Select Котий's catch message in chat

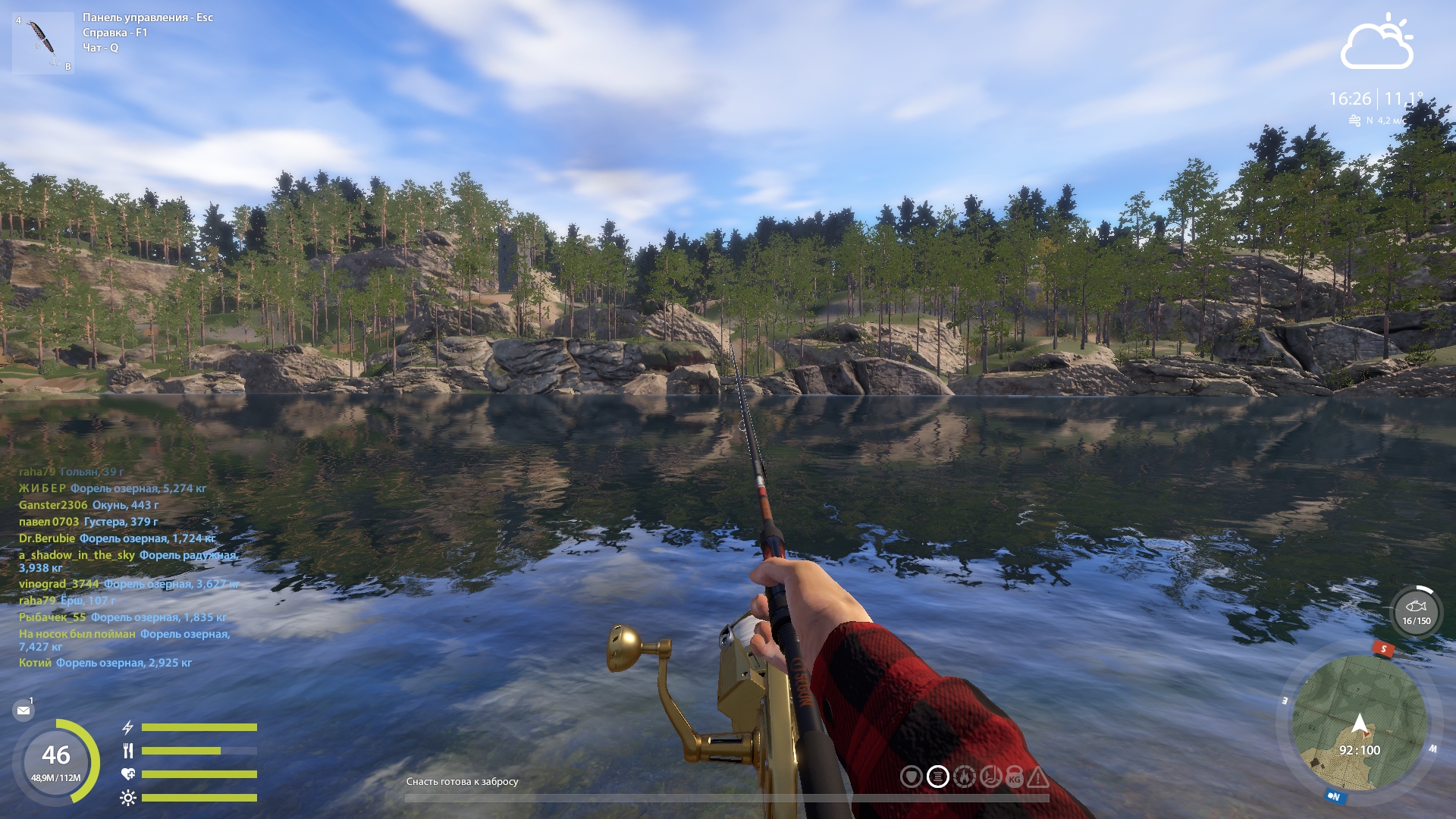(105, 663)
